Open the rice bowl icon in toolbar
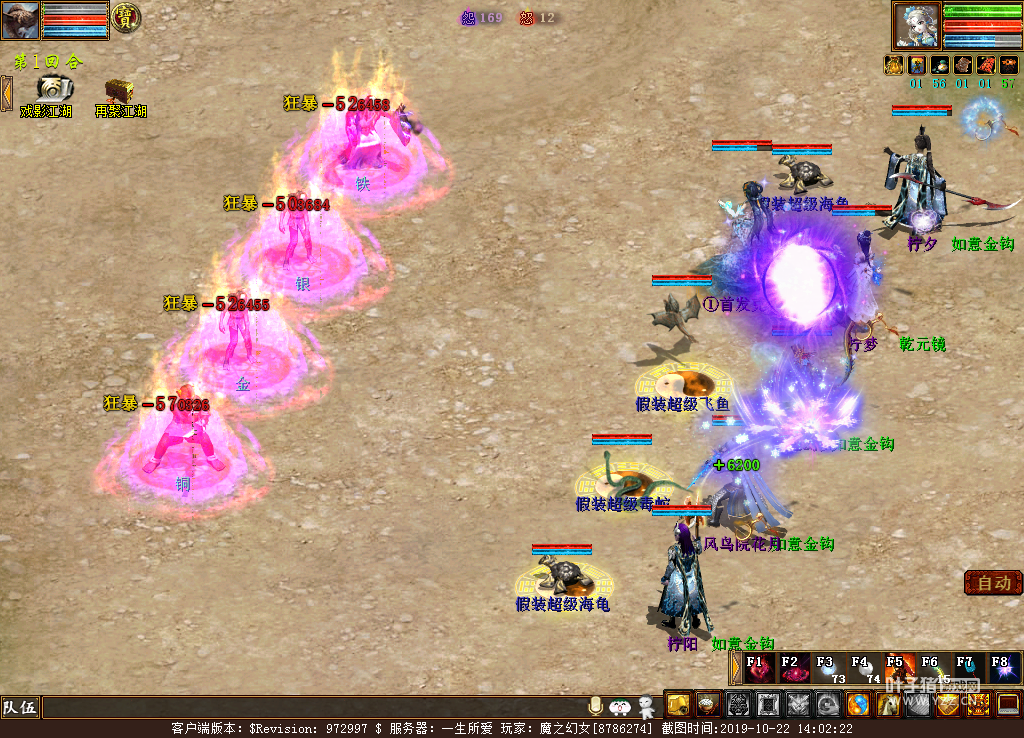 coord(708,705)
